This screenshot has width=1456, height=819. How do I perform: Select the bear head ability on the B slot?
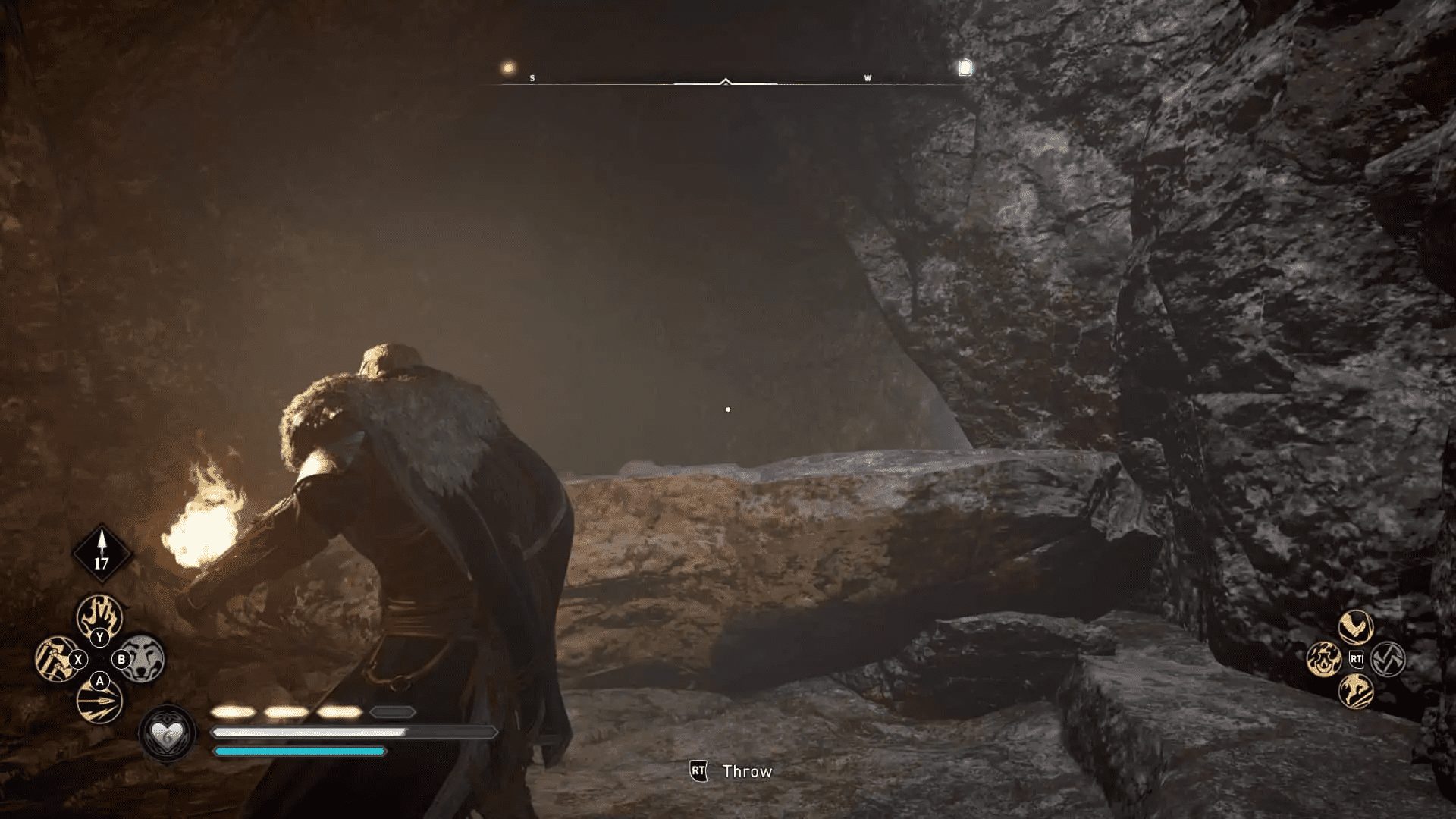[144, 660]
